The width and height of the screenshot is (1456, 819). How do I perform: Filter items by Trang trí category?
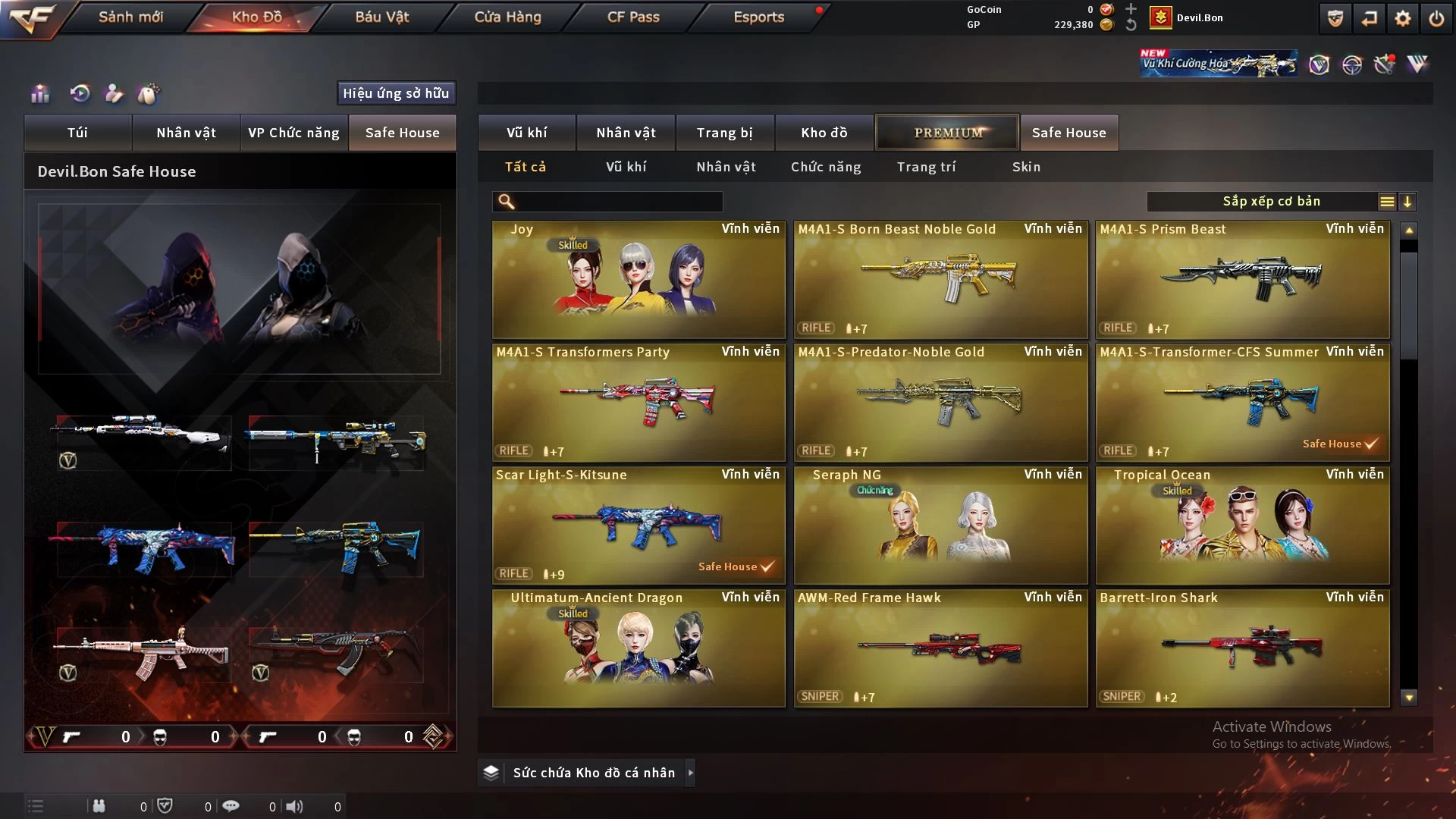(x=926, y=167)
